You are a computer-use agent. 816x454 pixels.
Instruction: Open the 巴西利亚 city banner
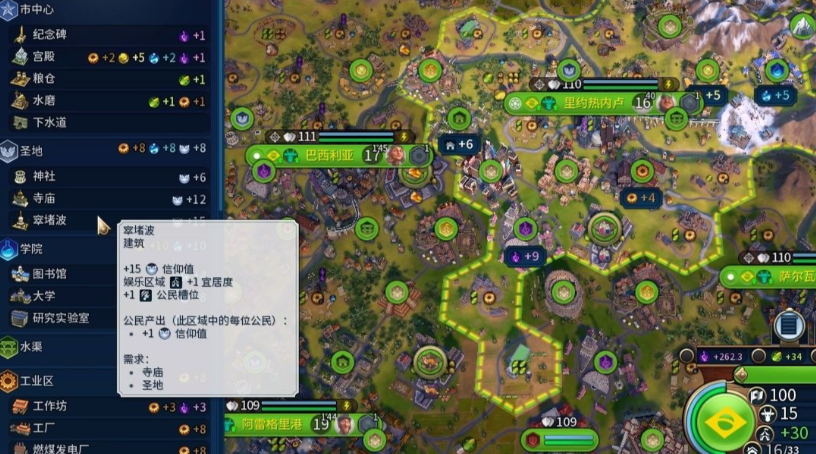(328, 156)
